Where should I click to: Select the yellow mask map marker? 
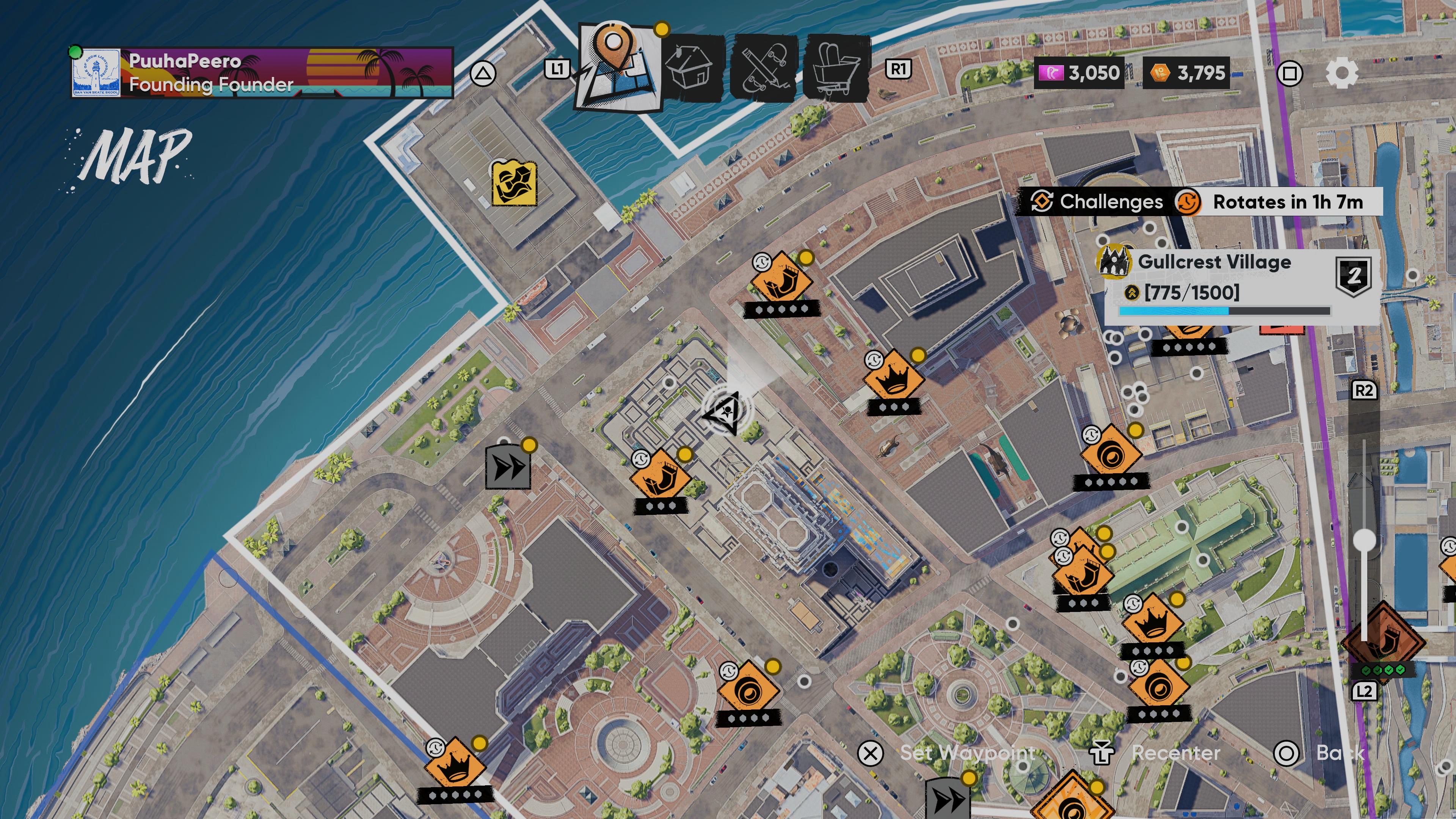[x=513, y=182]
